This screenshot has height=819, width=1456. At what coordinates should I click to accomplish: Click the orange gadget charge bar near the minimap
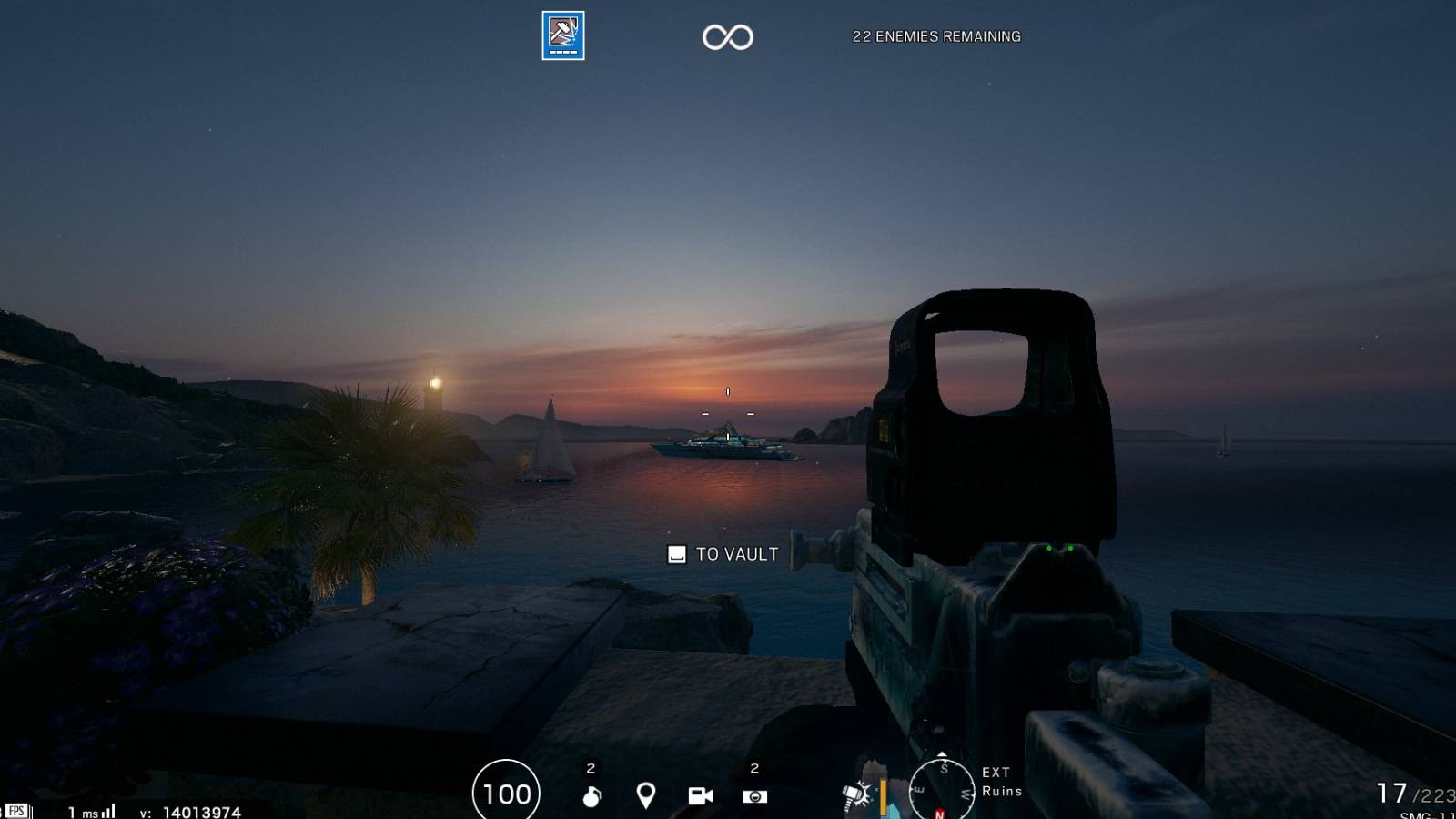tap(882, 798)
